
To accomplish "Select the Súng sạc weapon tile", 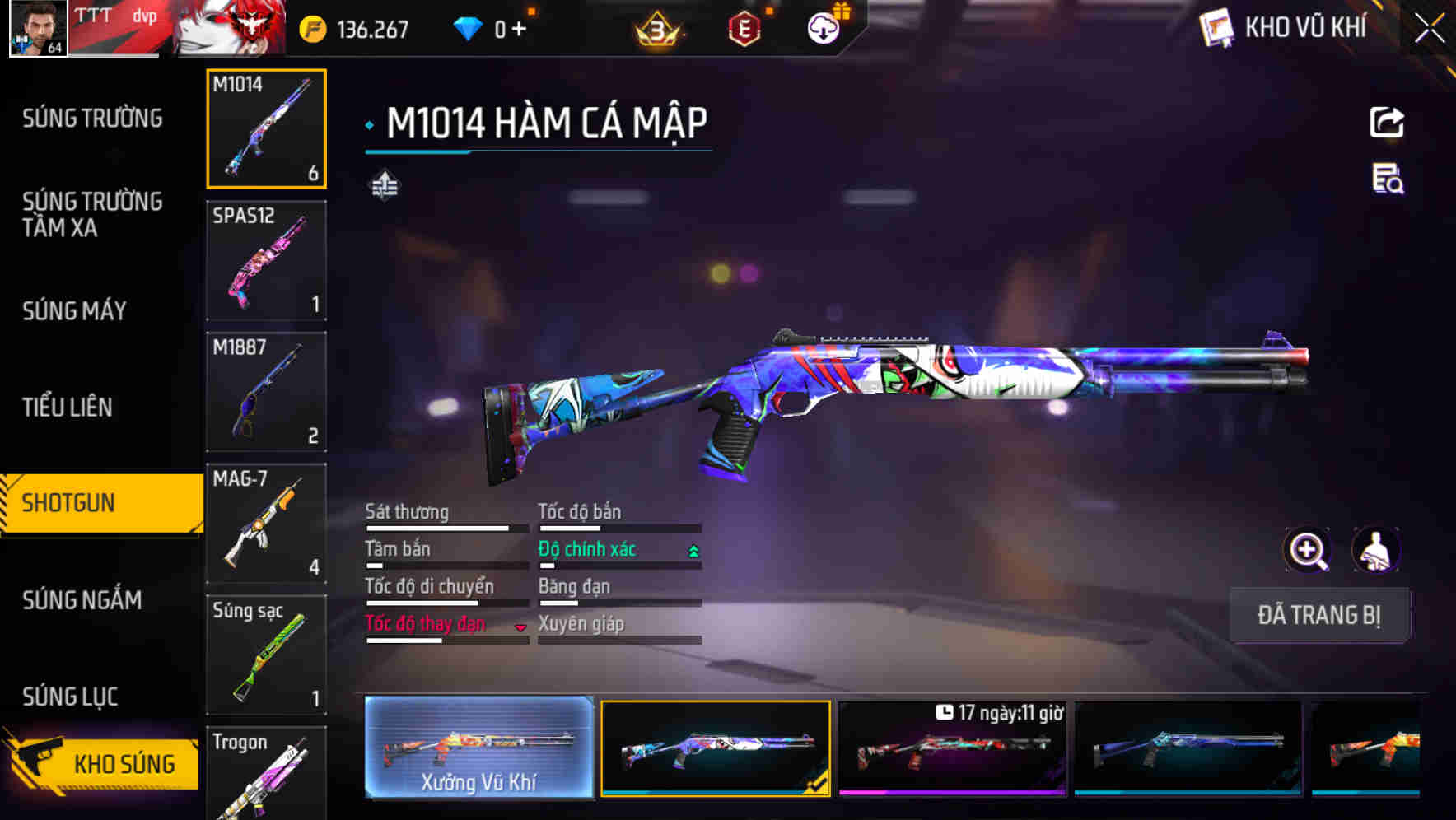I will pyautogui.click(x=266, y=655).
